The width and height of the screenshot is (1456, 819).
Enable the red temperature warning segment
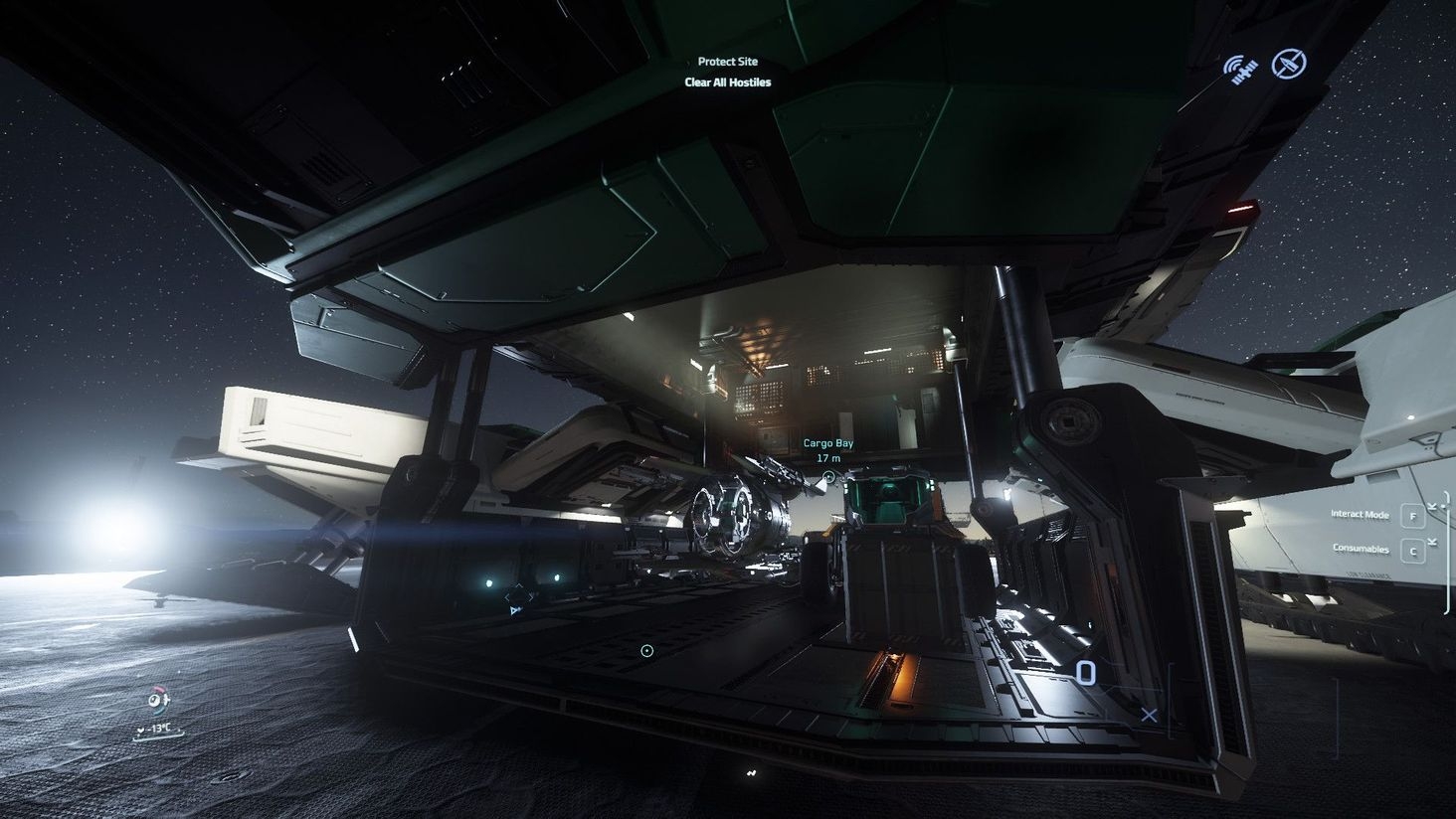point(157,690)
